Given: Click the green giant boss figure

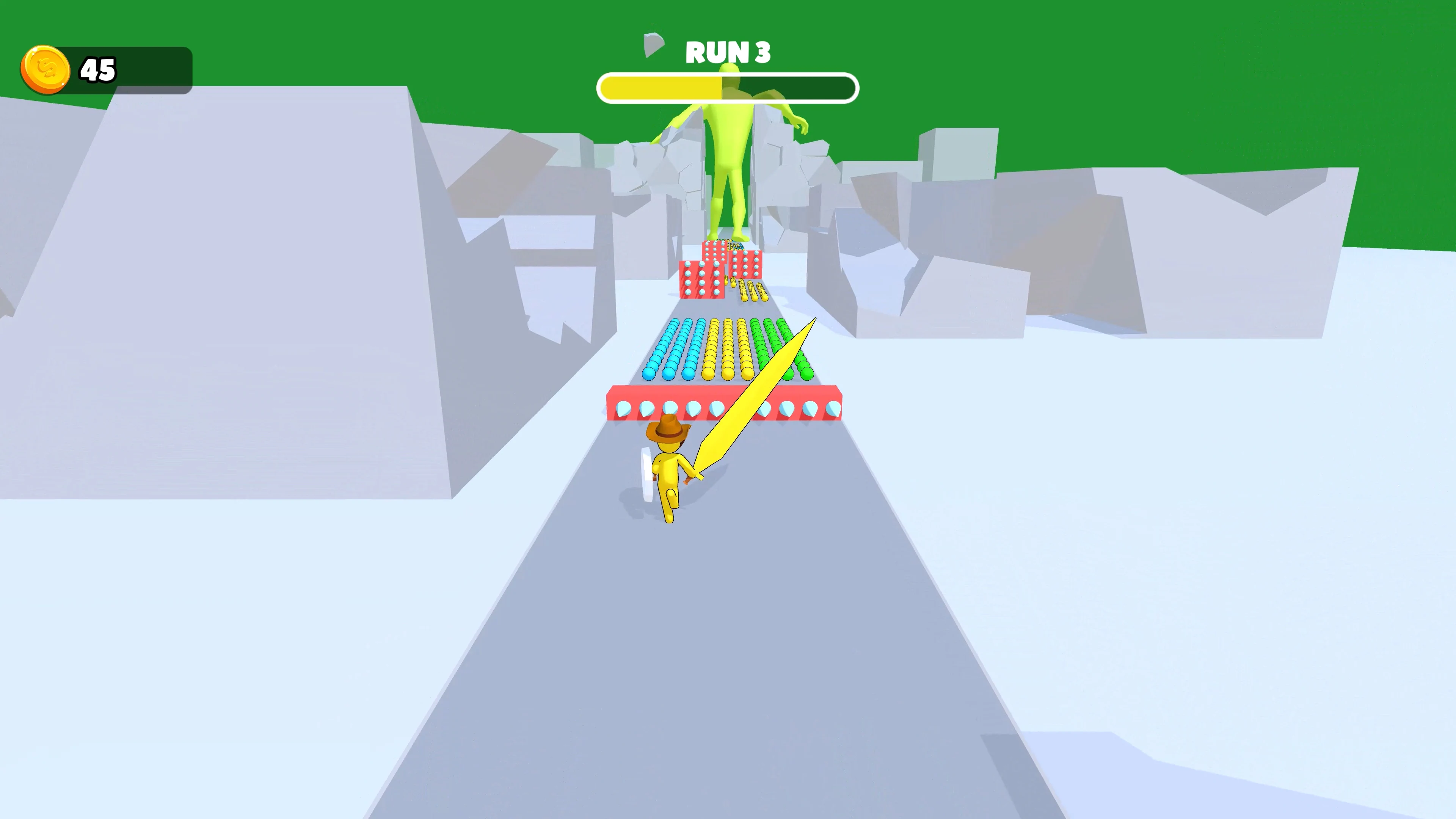Looking at the screenshot, I should (729, 164).
